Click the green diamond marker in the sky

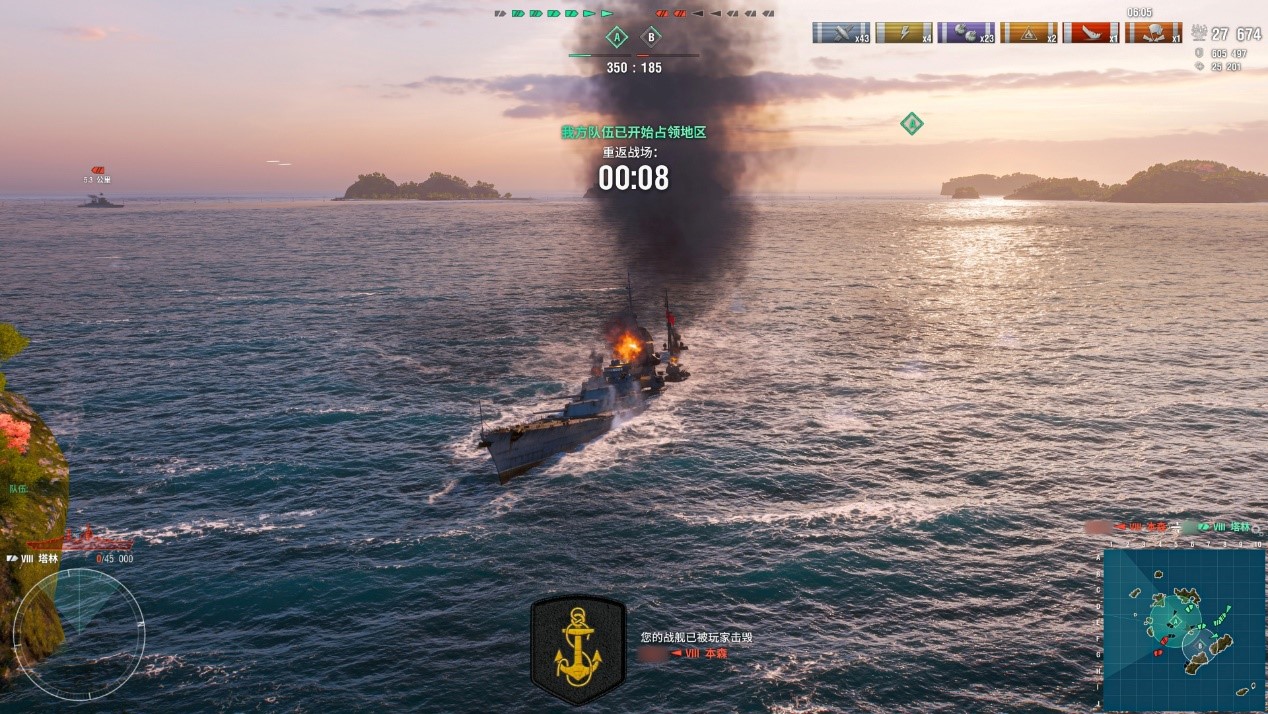point(911,124)
